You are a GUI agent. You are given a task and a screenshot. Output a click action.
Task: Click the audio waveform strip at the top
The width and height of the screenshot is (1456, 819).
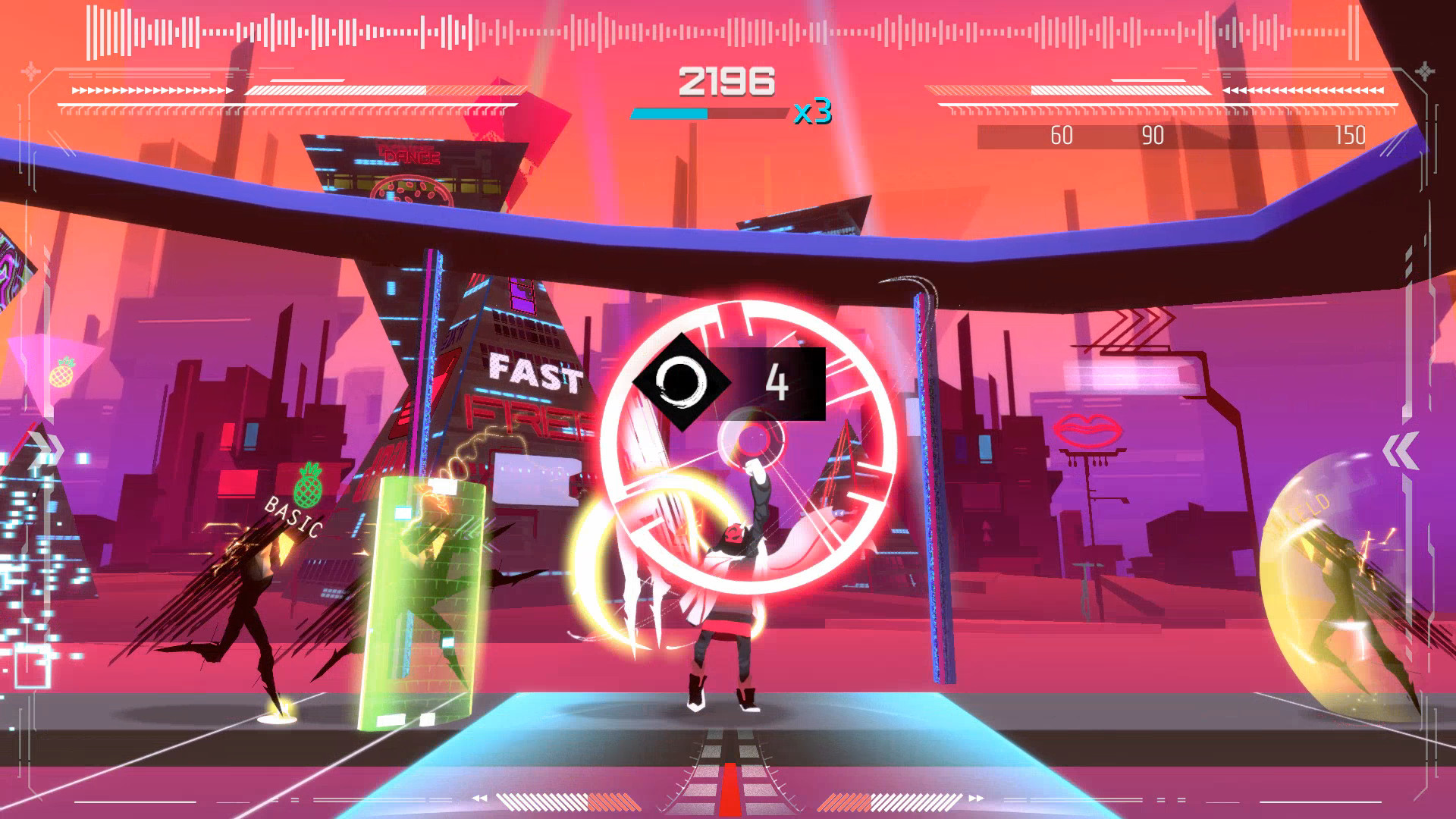[x=728, y=27]
